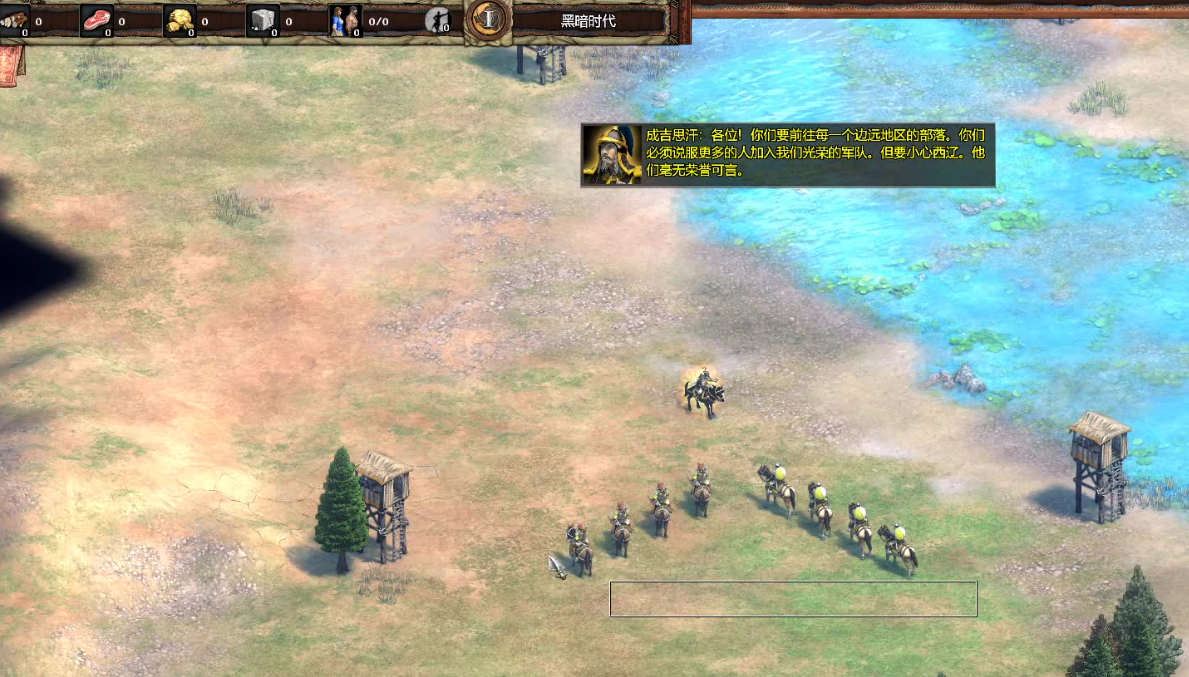
Task: Click the gold resource icon
Action: click(x=179, y=20)
